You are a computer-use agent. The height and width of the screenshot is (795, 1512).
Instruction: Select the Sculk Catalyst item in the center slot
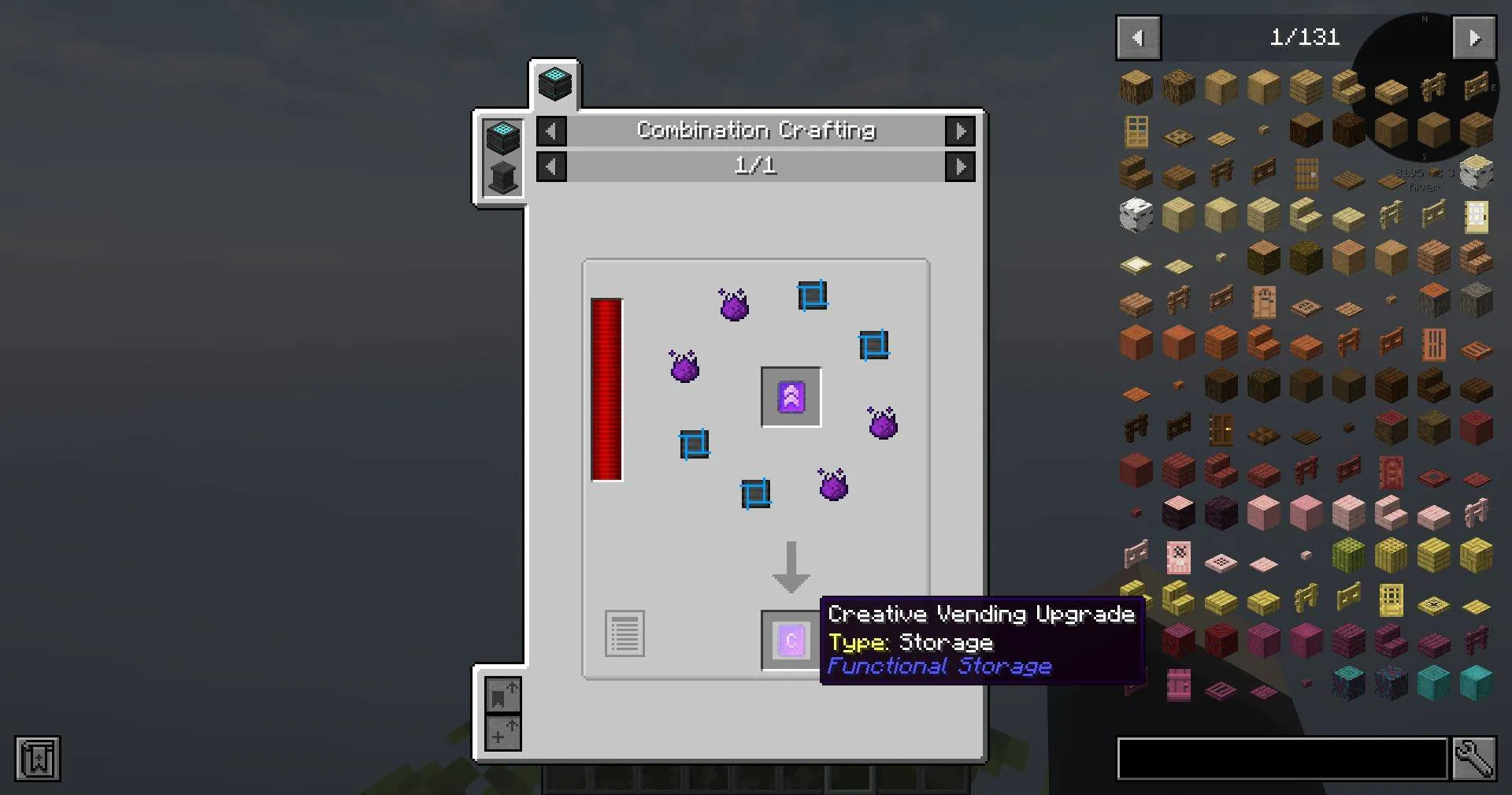(x=790, y=397)
